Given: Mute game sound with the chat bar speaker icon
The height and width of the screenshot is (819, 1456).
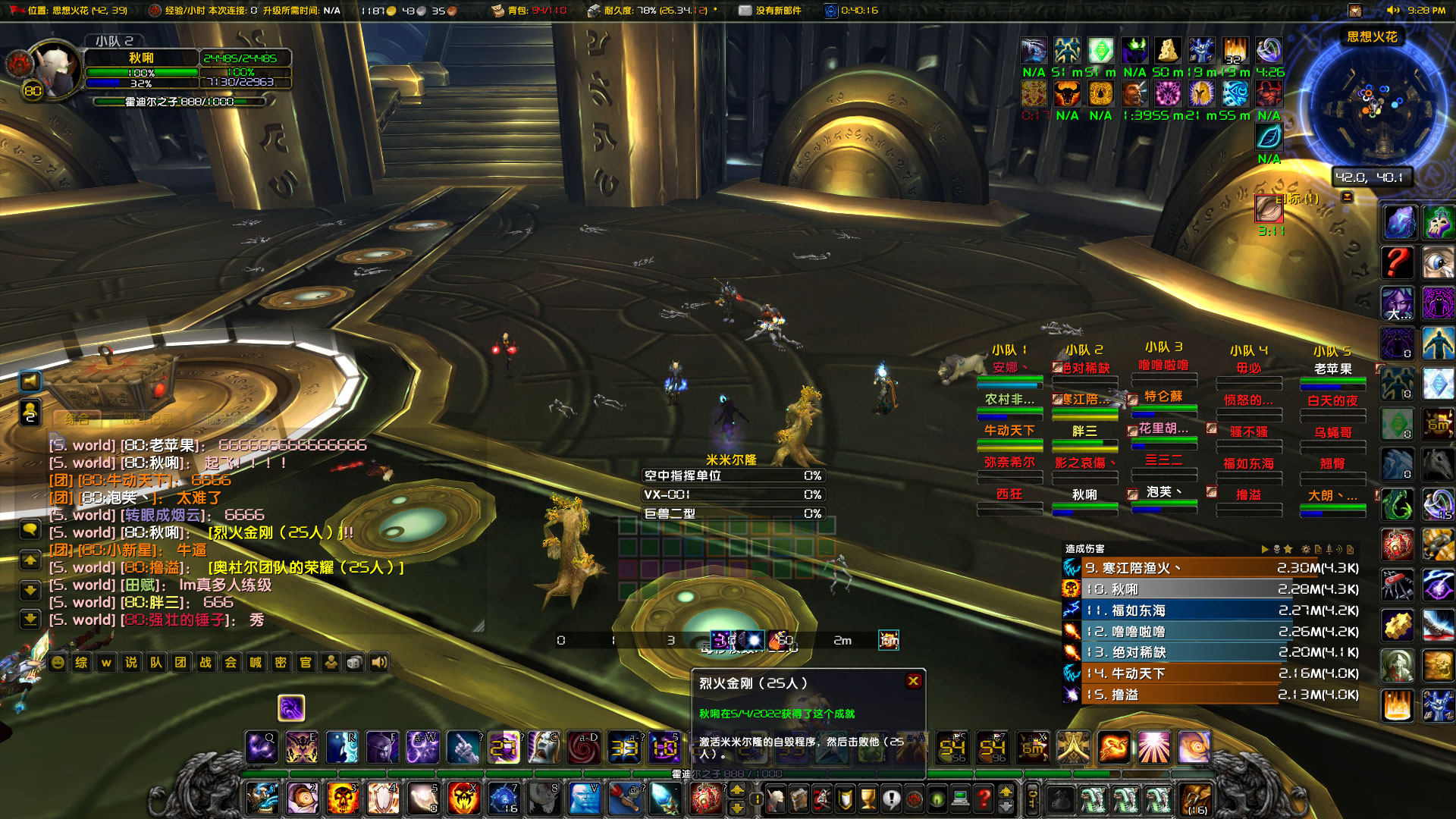Looking at the screenshot, I should coord(381,662).
